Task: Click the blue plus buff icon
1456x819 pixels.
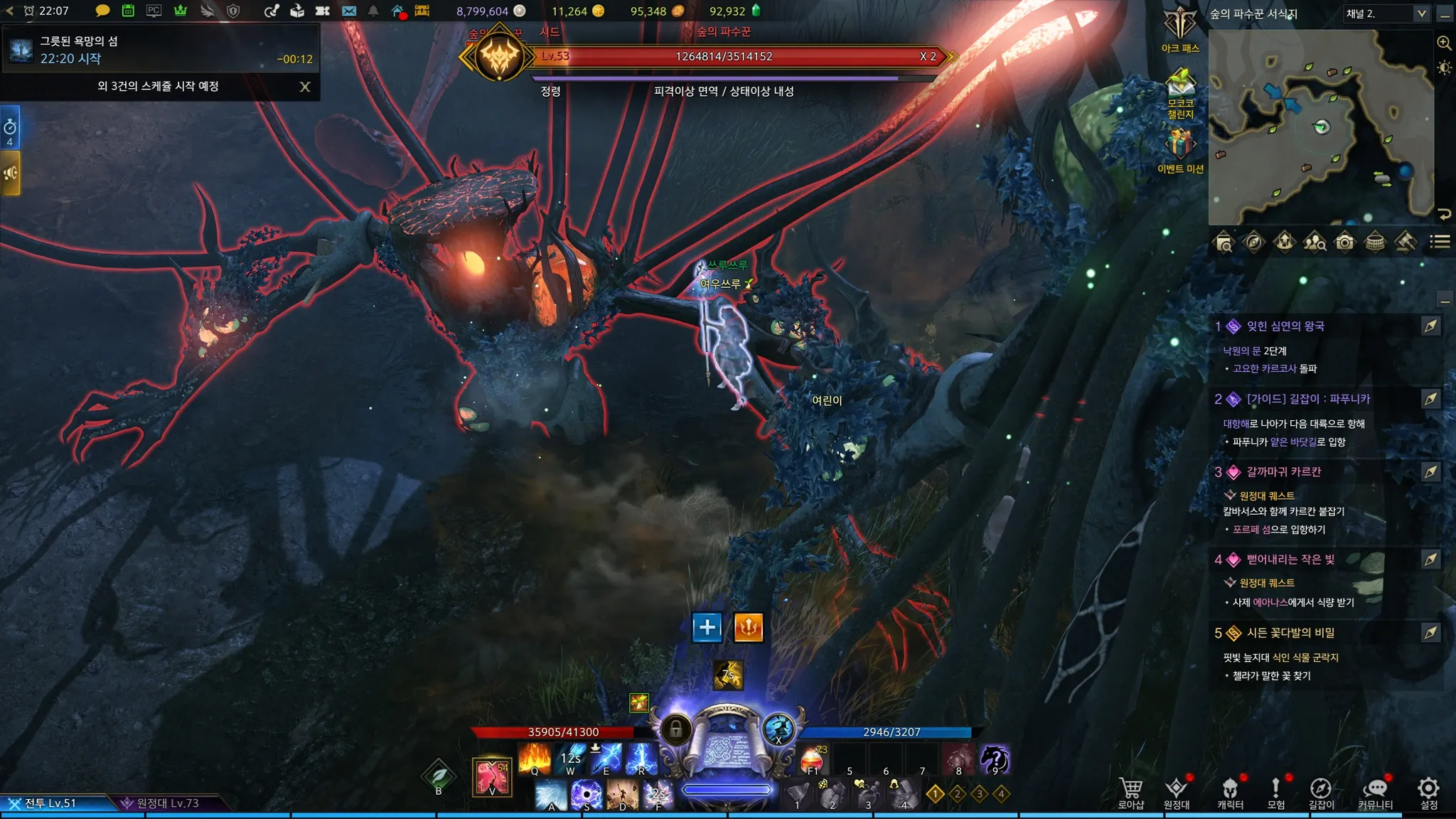Action: pyautogui.click(x=707, y=627)
